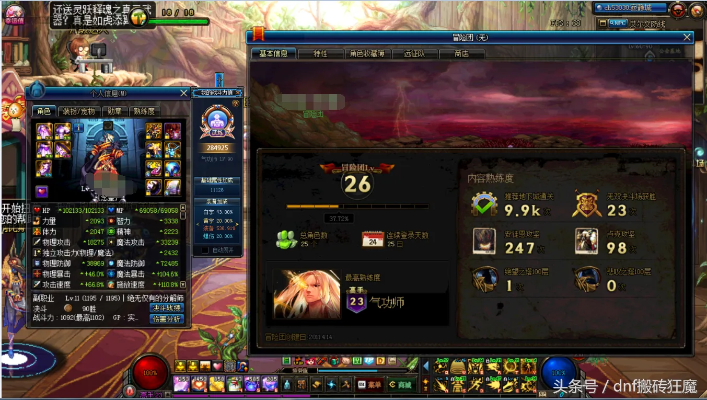This screenshot has height=400, width=707.
Task: Click the 伤害分析 button
Action: tap(166, 320)
